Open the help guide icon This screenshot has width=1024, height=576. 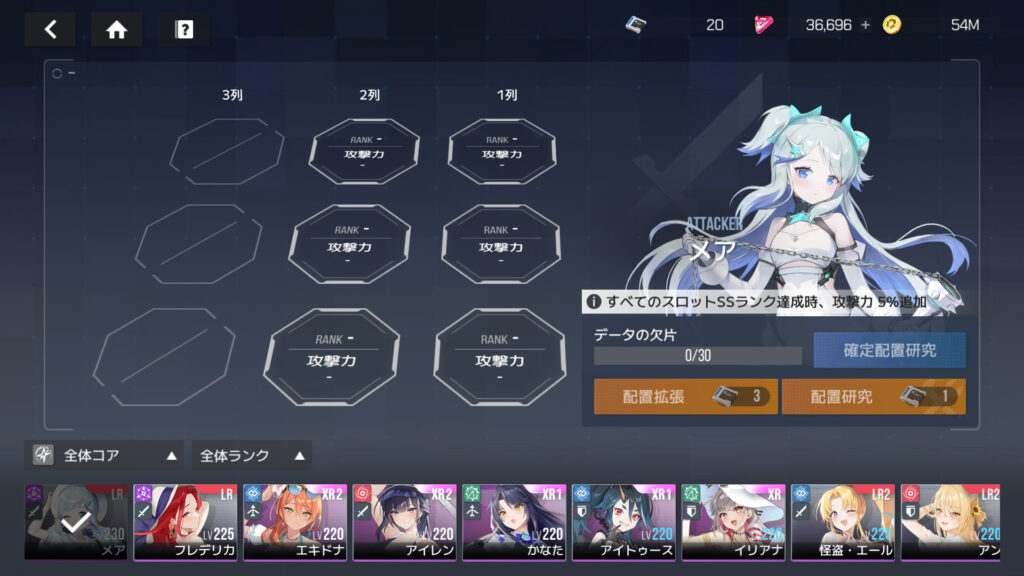183,29
